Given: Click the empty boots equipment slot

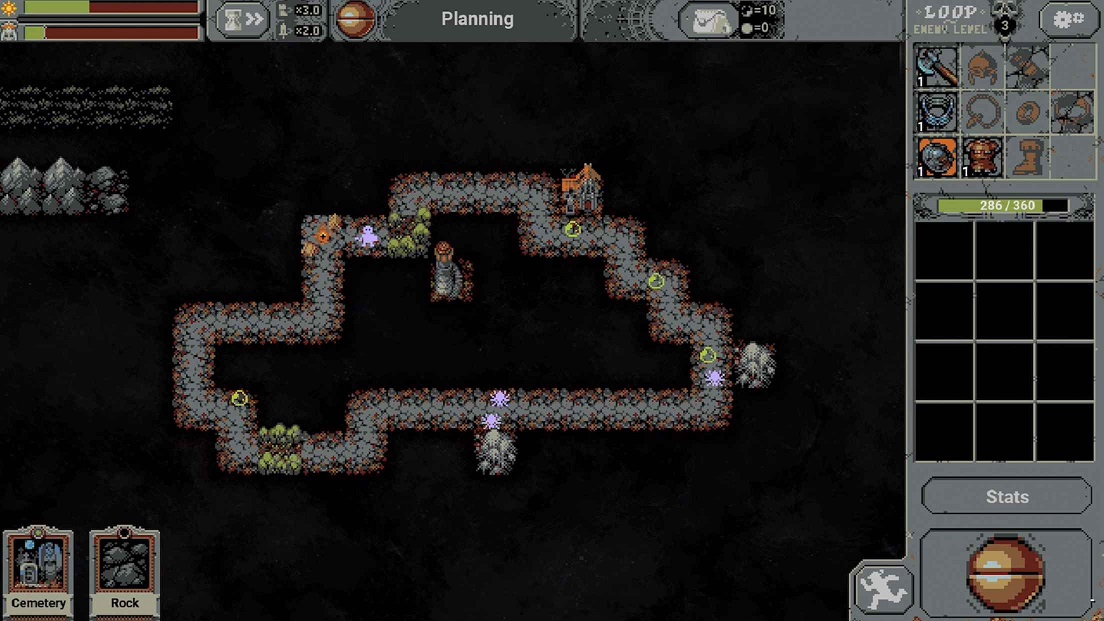Looking at the screenshot, I should [1026, 157].
